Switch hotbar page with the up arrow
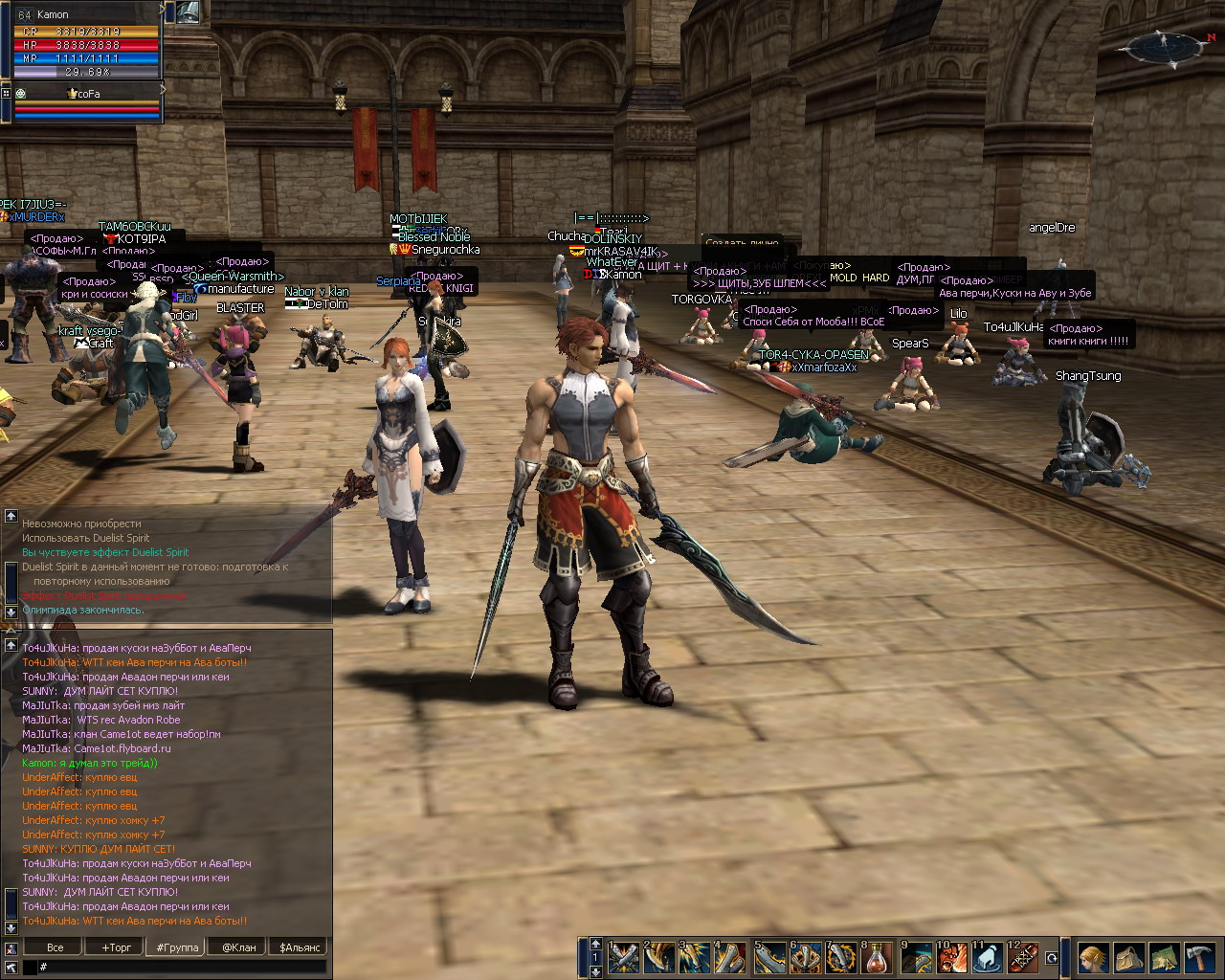This screenshot has width=1225, height=980. click(x=595, y=945)
